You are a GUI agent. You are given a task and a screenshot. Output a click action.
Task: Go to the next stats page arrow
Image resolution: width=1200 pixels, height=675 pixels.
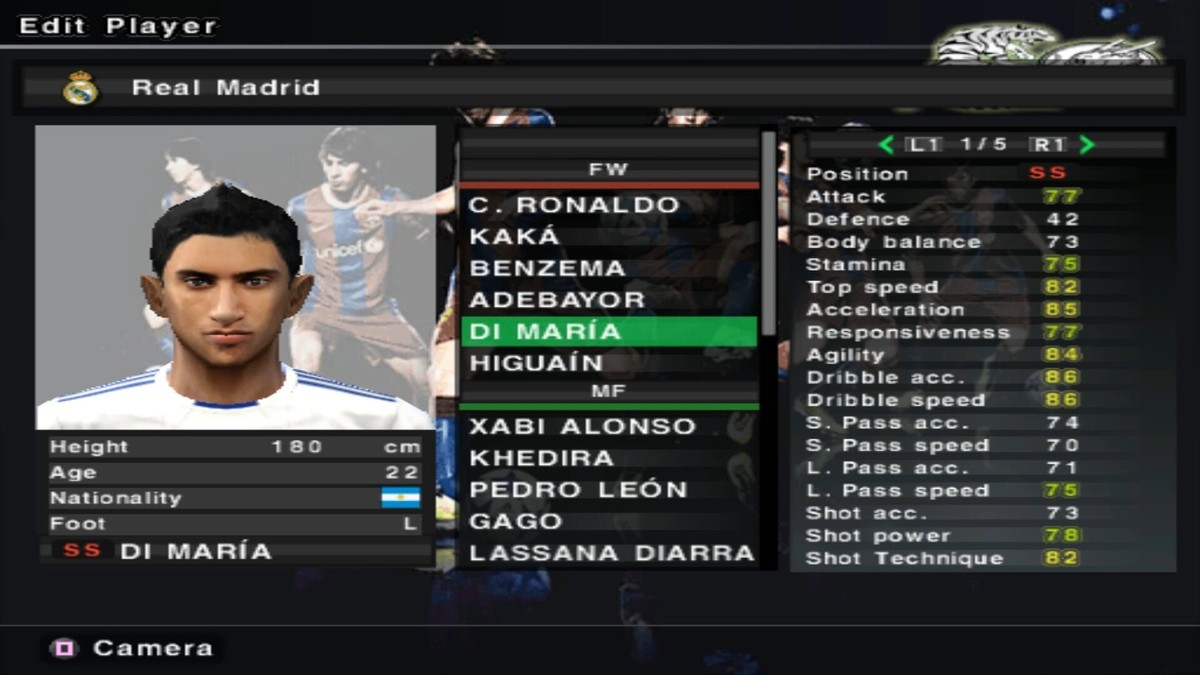point(1088,145)
